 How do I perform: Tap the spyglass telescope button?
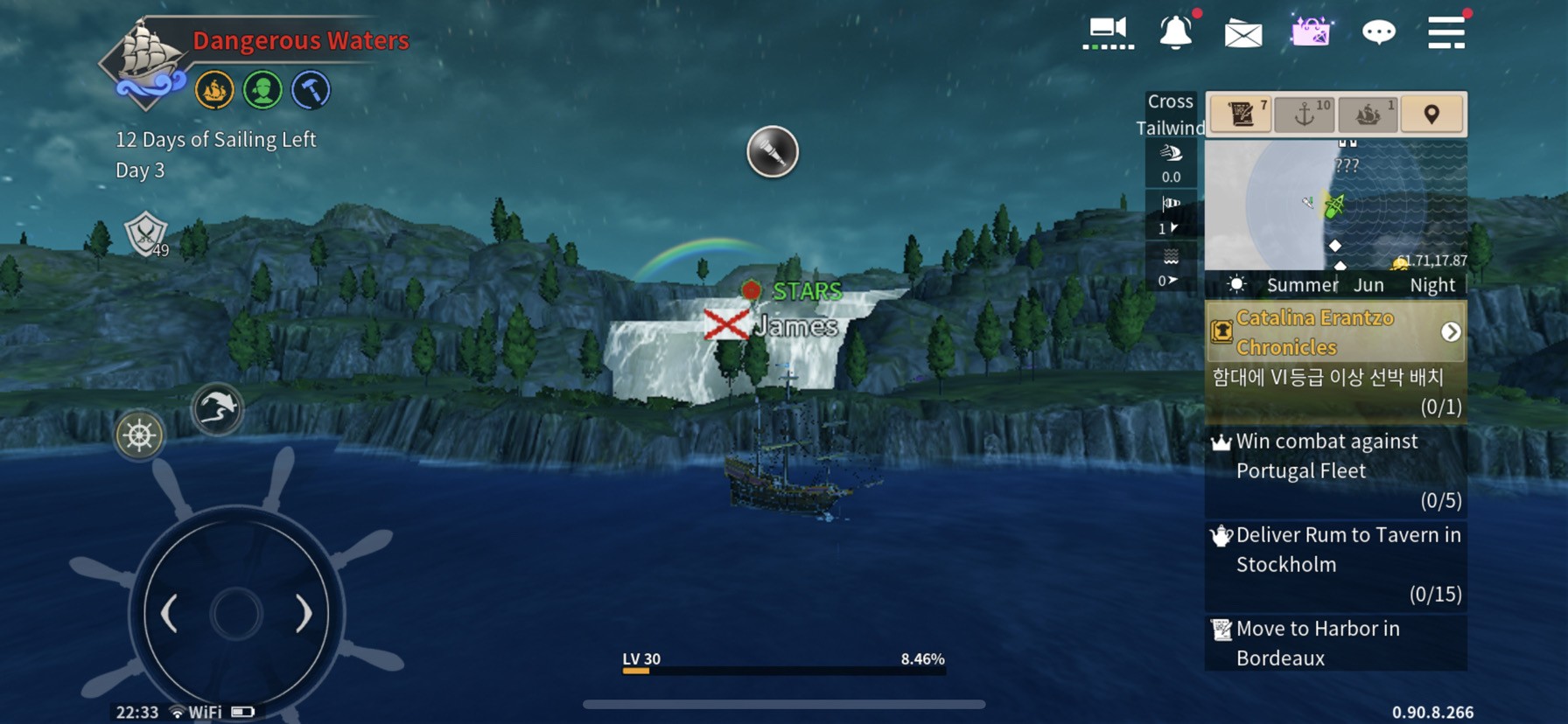coord(772,152)
